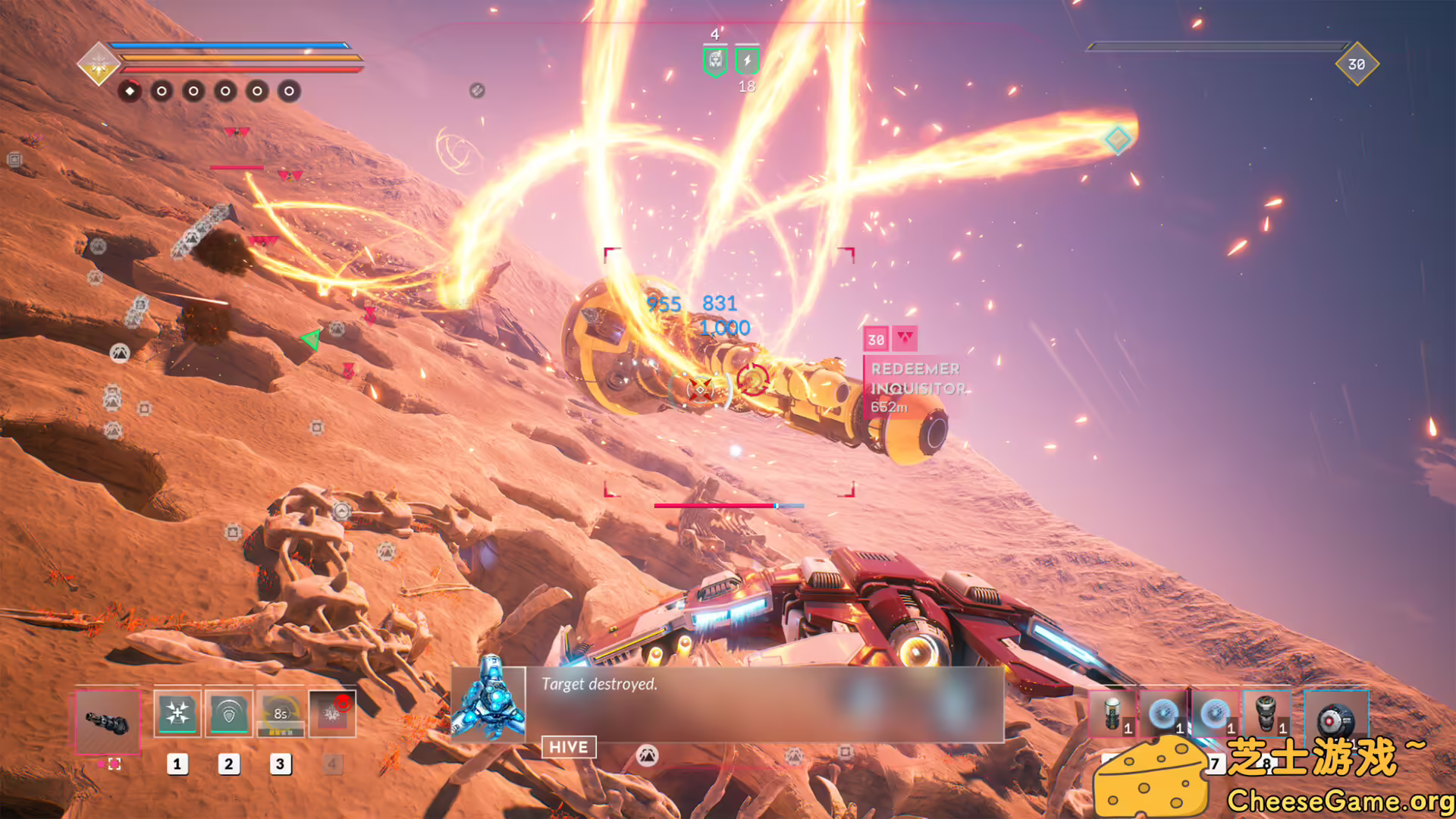
Task: Expand the ultimate charge pips under the health bar
Action: coord(209,91)
